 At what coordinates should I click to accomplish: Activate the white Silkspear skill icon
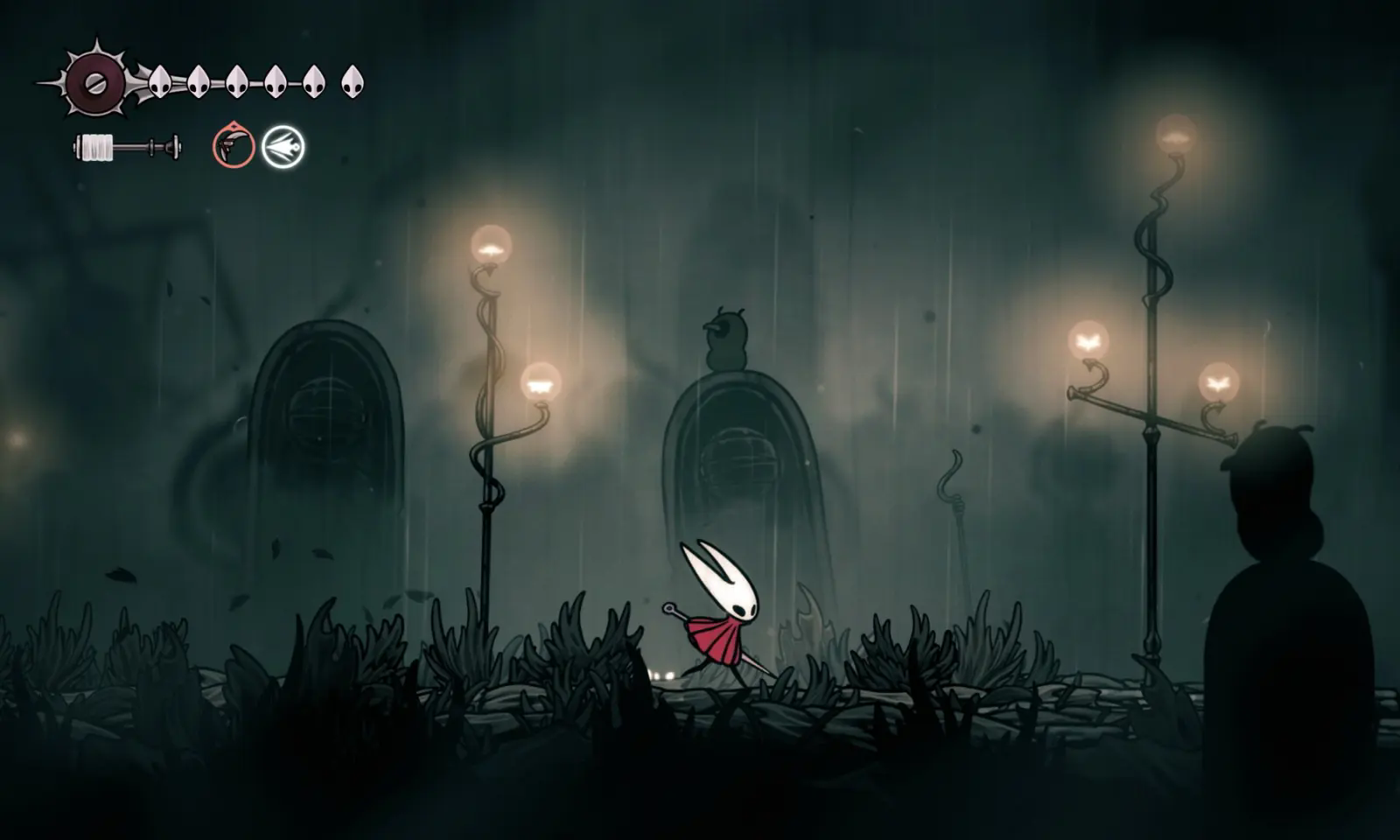pos(283,146)
